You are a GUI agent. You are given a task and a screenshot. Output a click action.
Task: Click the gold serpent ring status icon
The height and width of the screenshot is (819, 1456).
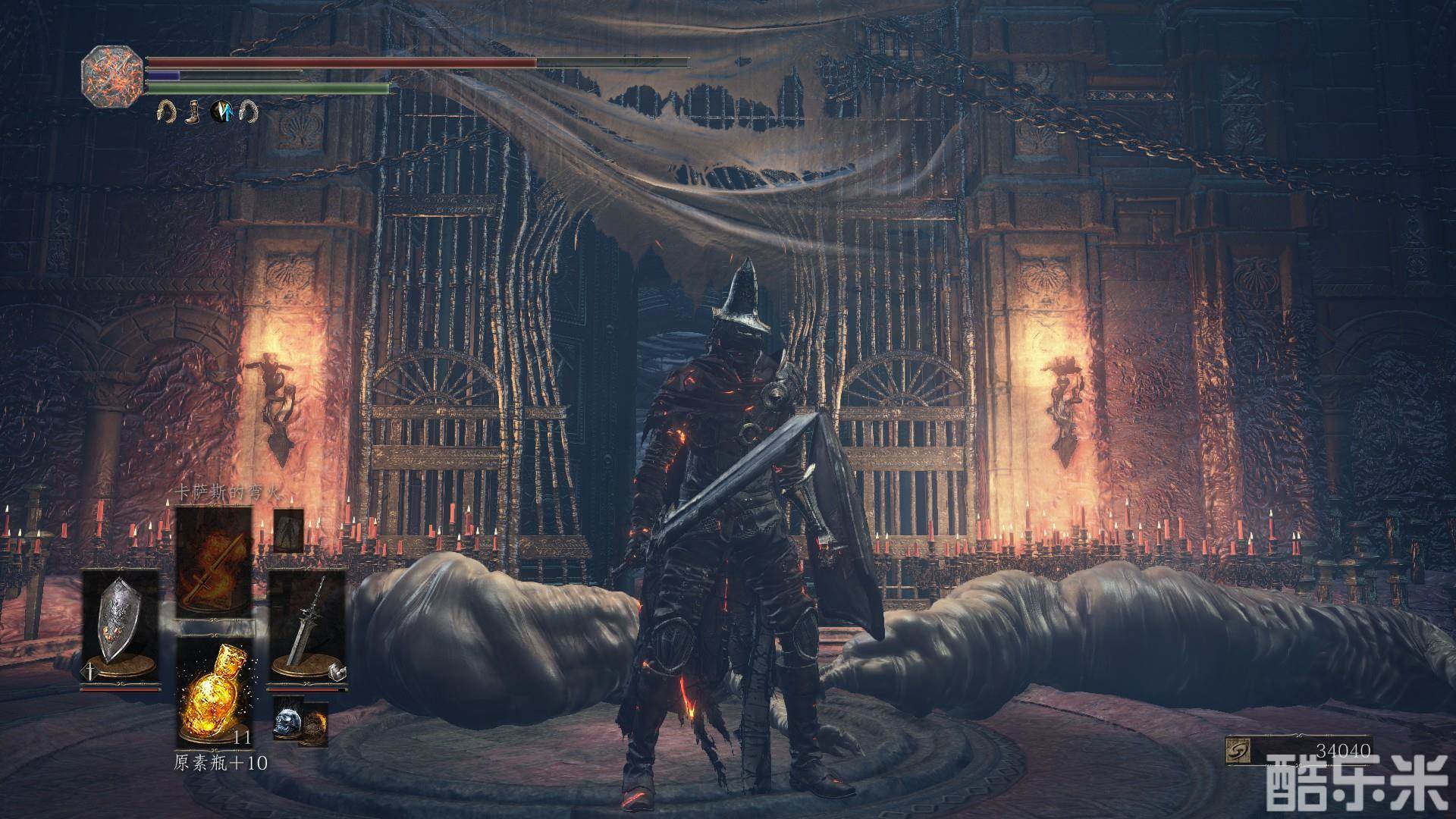(165, 112)
